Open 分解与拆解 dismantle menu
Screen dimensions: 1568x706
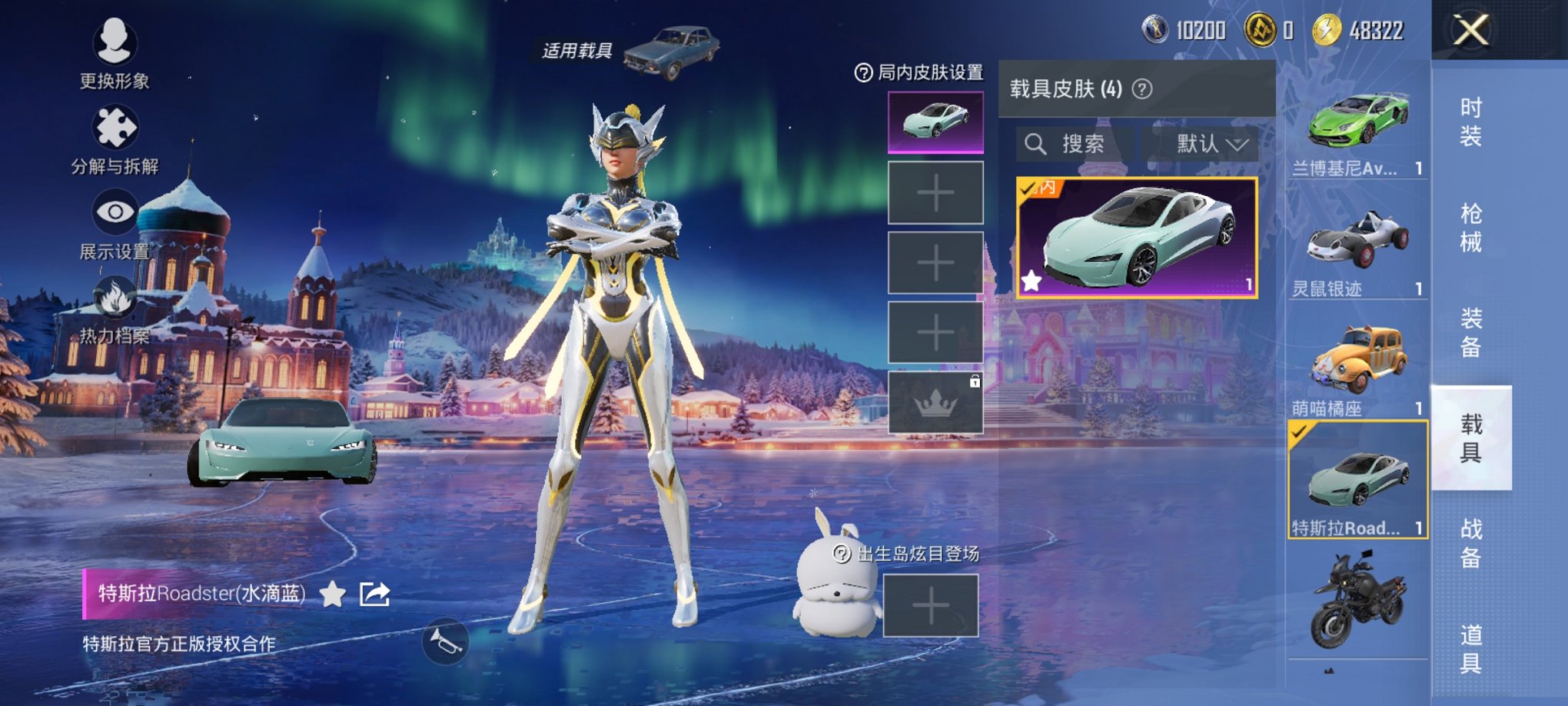115,137
